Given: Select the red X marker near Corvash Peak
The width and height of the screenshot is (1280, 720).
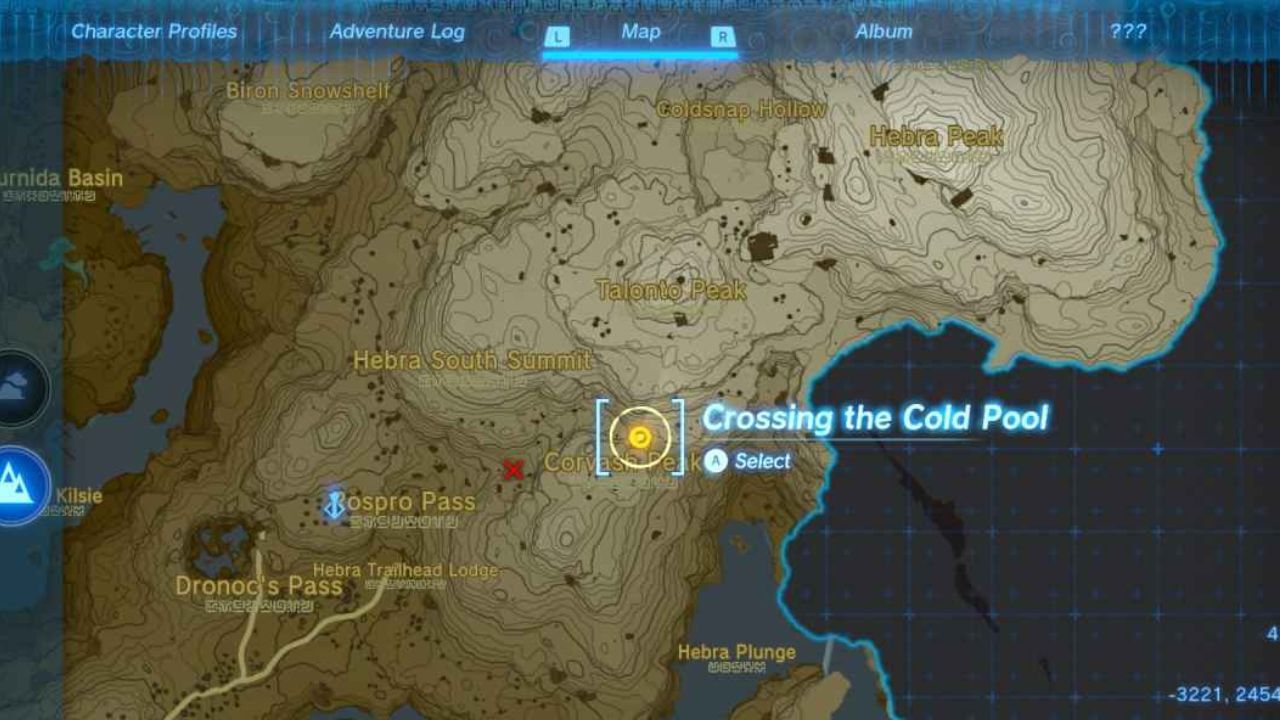Looking at the screenshot, I should pos(513,470).
